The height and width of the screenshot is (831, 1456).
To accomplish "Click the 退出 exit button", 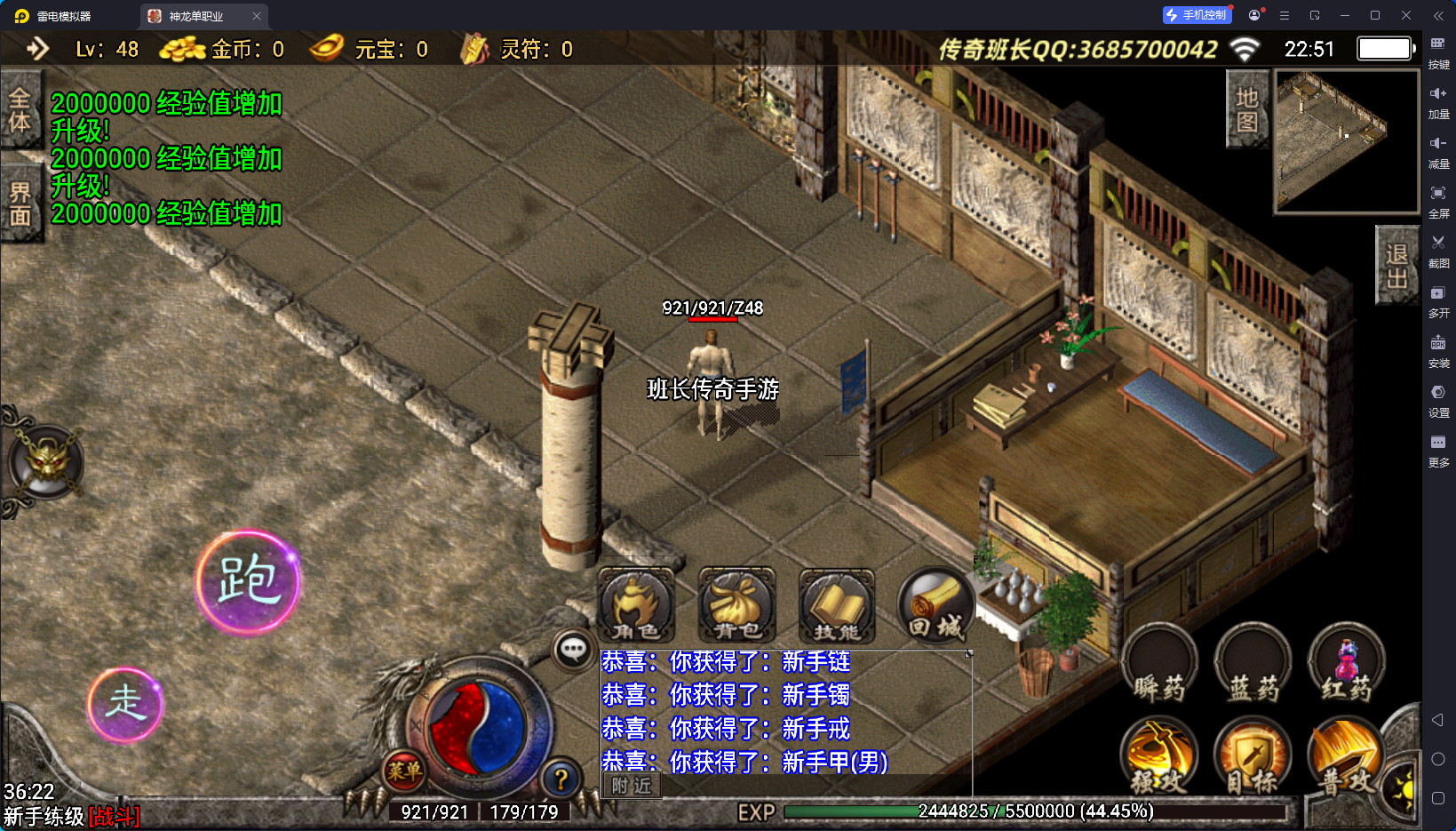I will tap(1396, 266).
